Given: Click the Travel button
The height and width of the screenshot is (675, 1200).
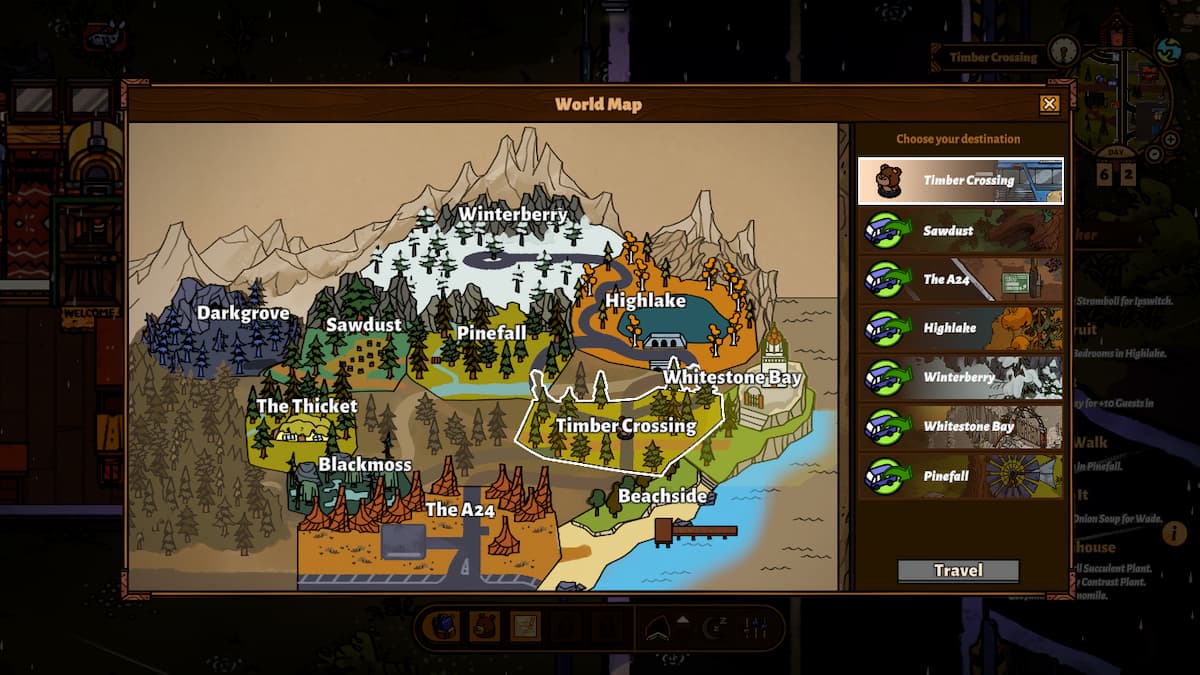Looking at the screenshot, I should click(x=958, y=571).
